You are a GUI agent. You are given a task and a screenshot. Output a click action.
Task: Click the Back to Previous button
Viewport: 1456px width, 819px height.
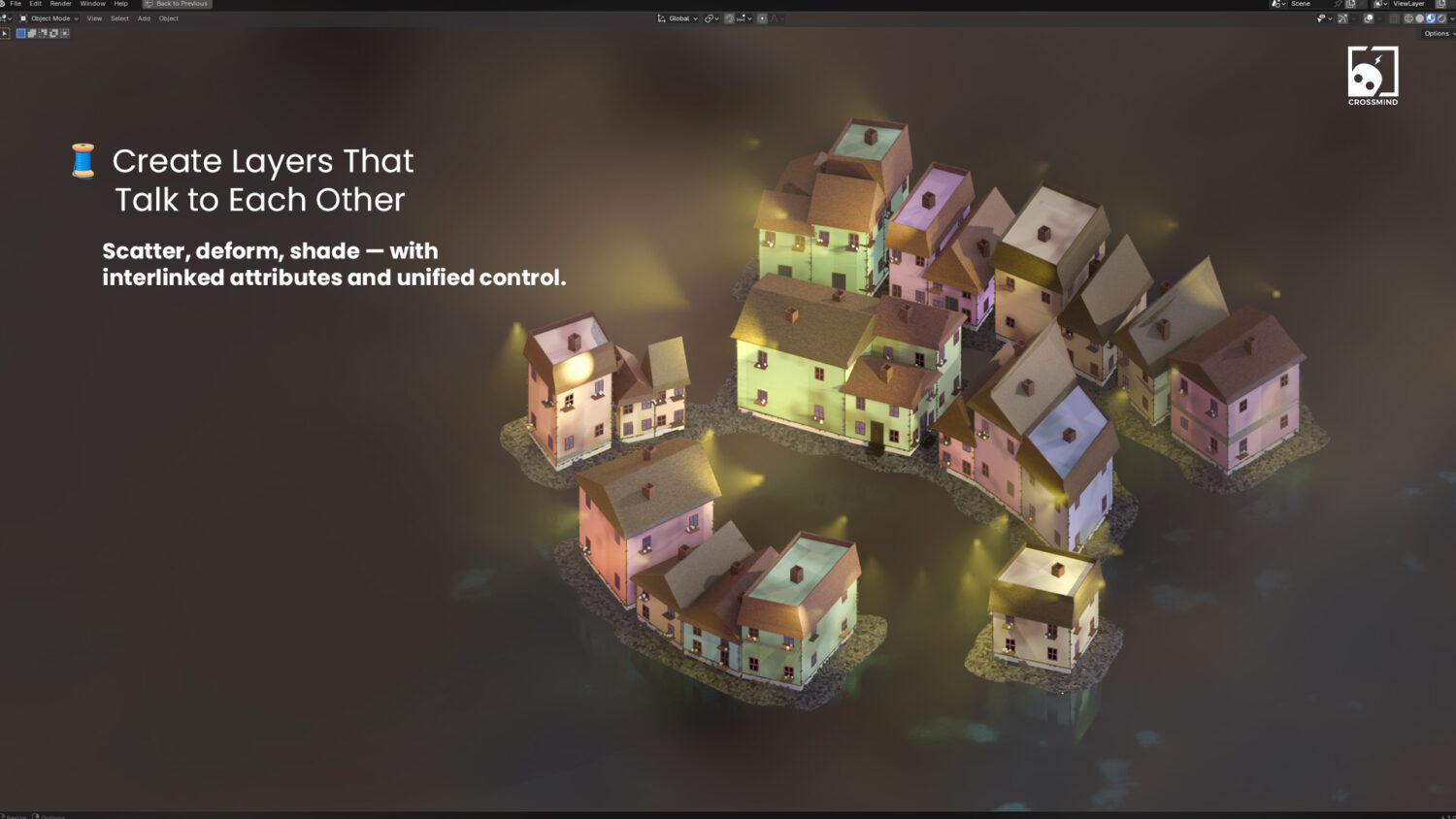[176, 4]
